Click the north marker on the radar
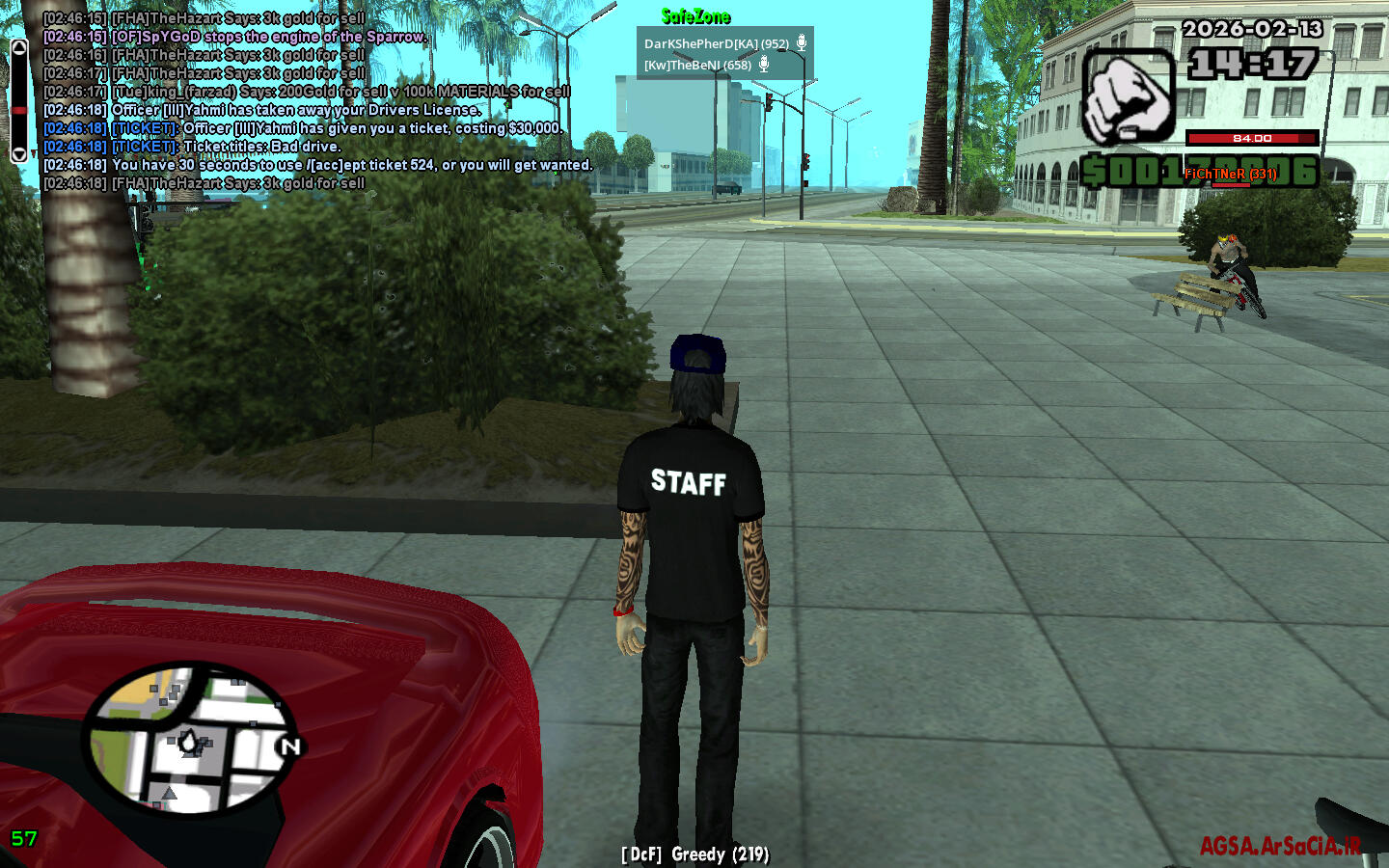 pyautogui.click(x=289, y=746)
